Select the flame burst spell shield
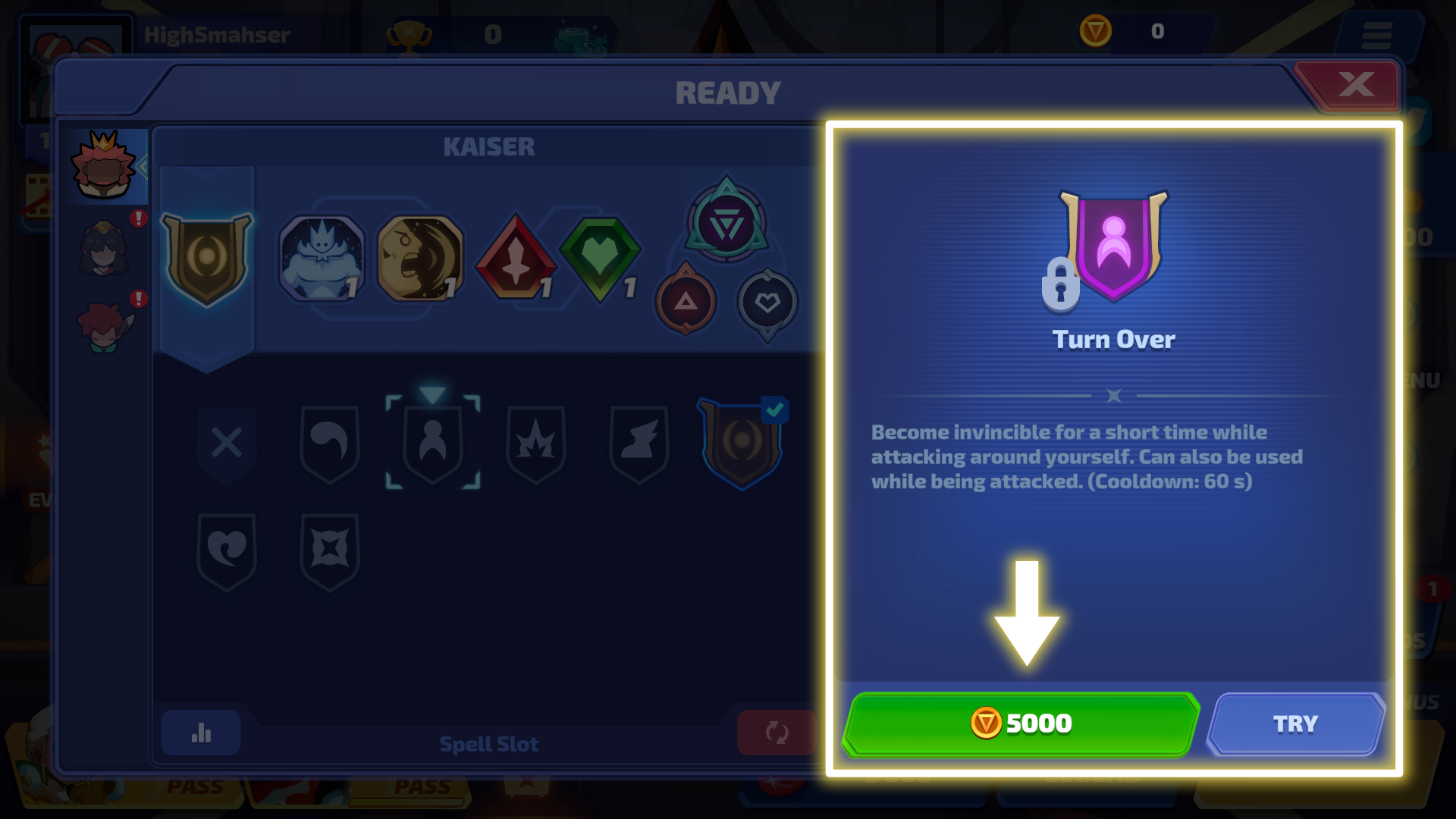This screenshot has width=1456, height=819. pyautogui.click(x=536, y=443)
